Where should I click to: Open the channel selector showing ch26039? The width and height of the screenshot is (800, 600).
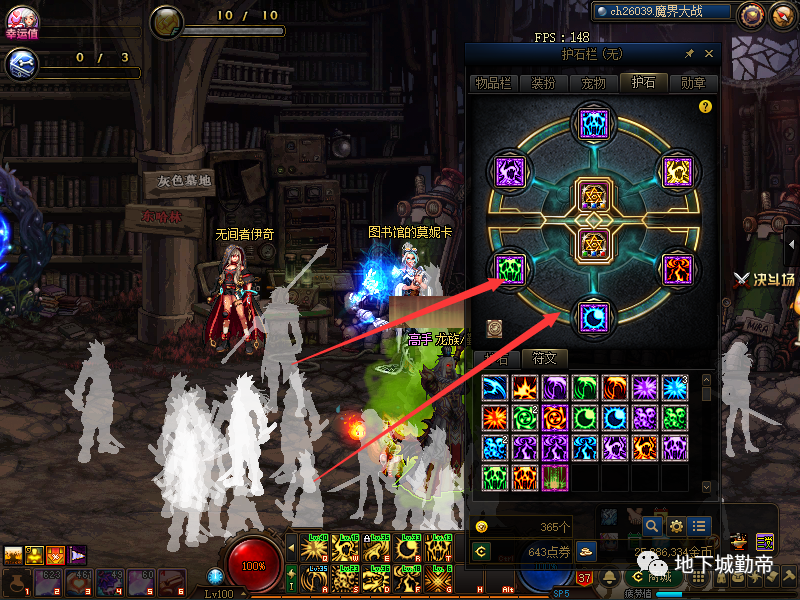[660, 12]
